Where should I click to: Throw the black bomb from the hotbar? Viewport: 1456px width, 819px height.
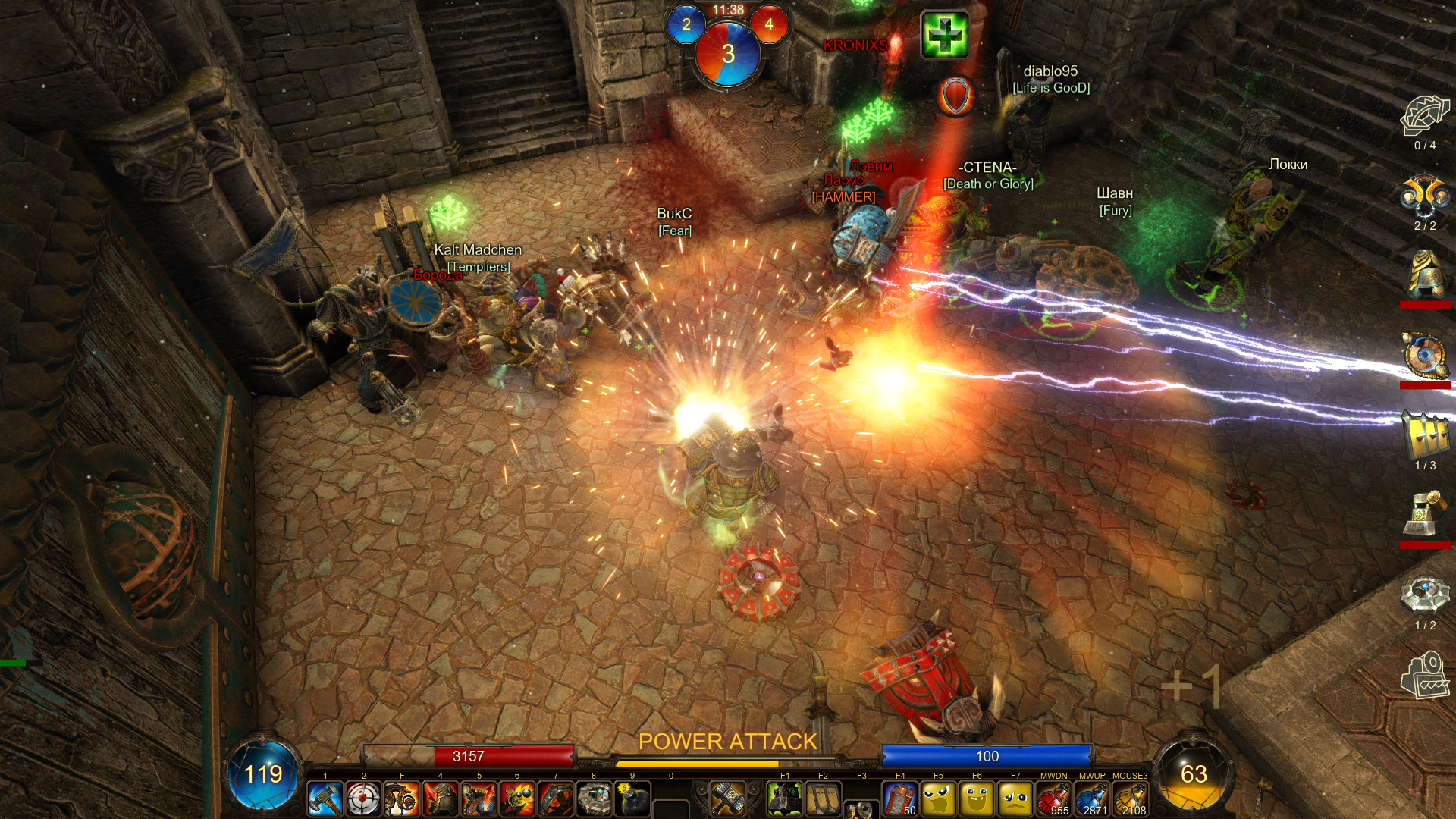[632, 799]
